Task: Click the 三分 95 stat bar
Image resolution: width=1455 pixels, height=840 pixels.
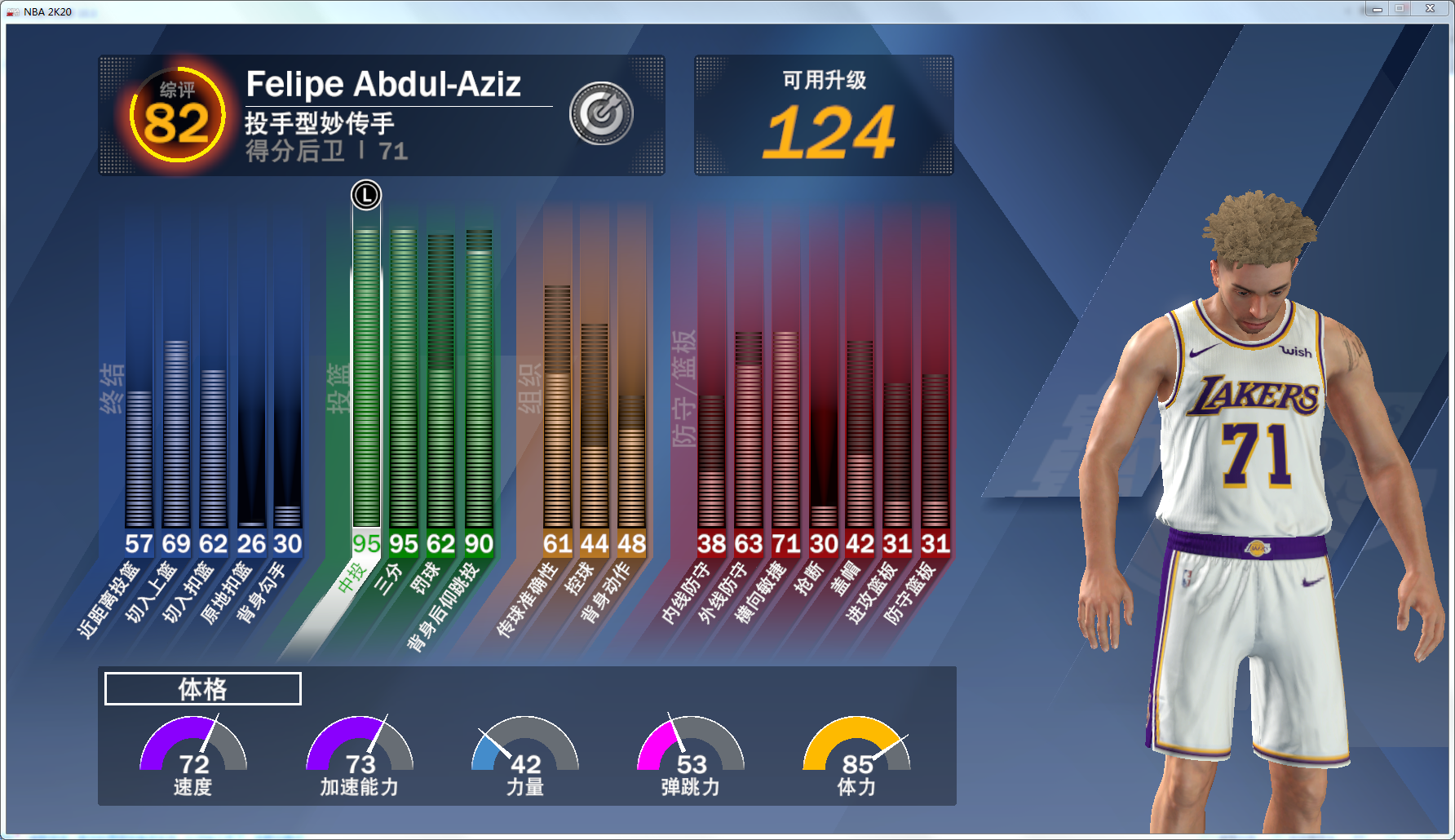Action: click(x=404, y=383)
